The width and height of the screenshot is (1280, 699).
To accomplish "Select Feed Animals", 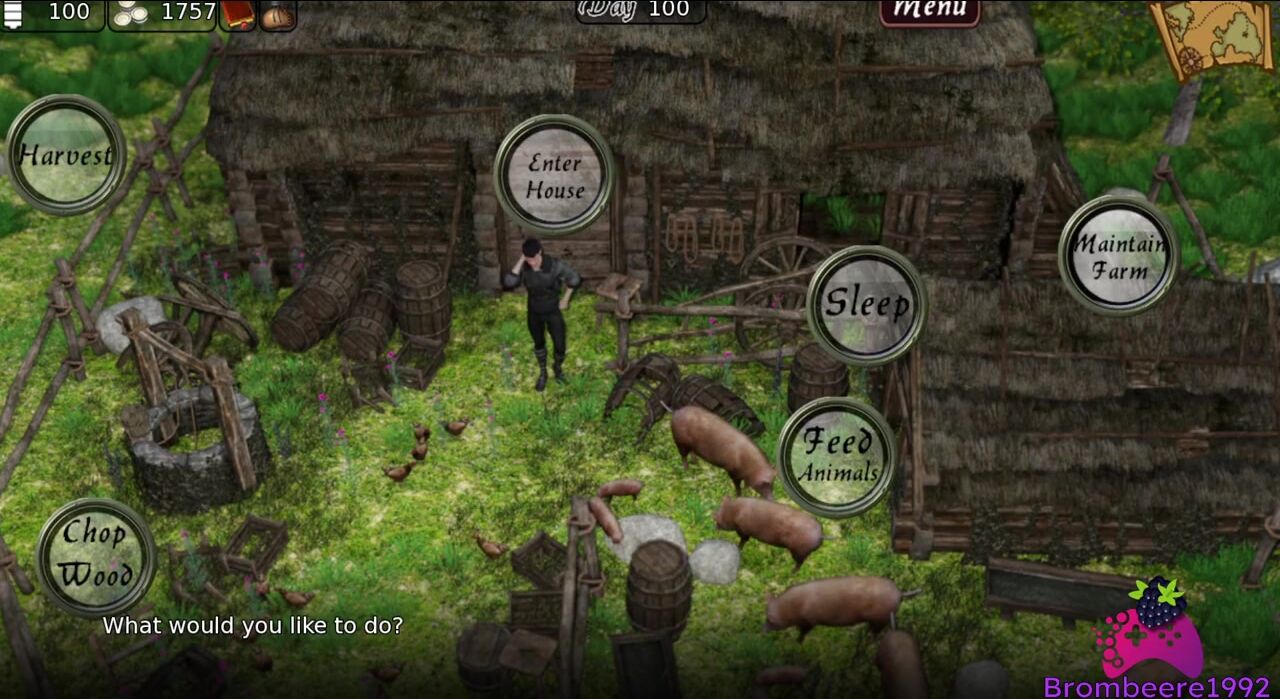I will click(836, 457).
